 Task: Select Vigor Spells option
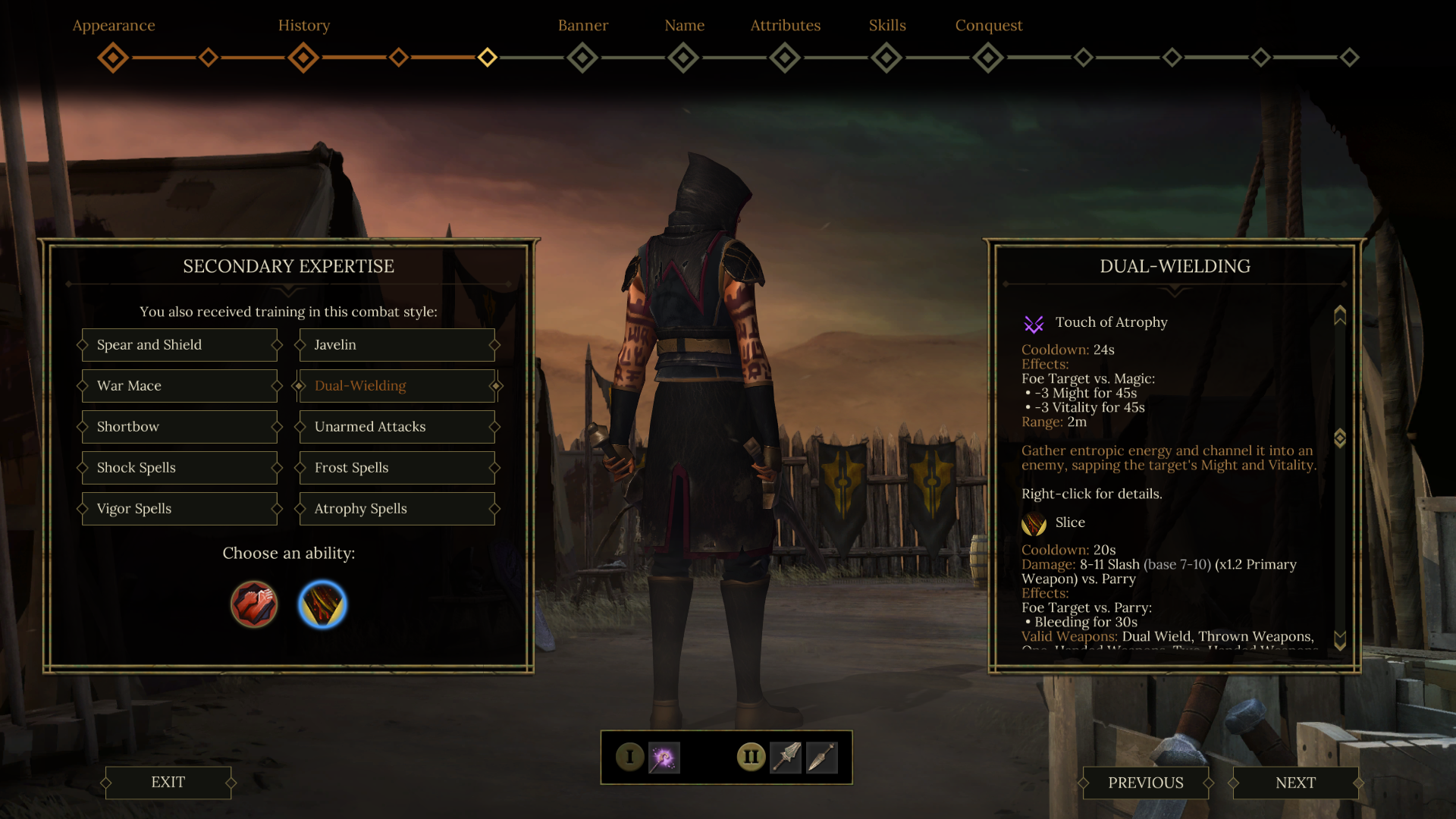[180, 509]
